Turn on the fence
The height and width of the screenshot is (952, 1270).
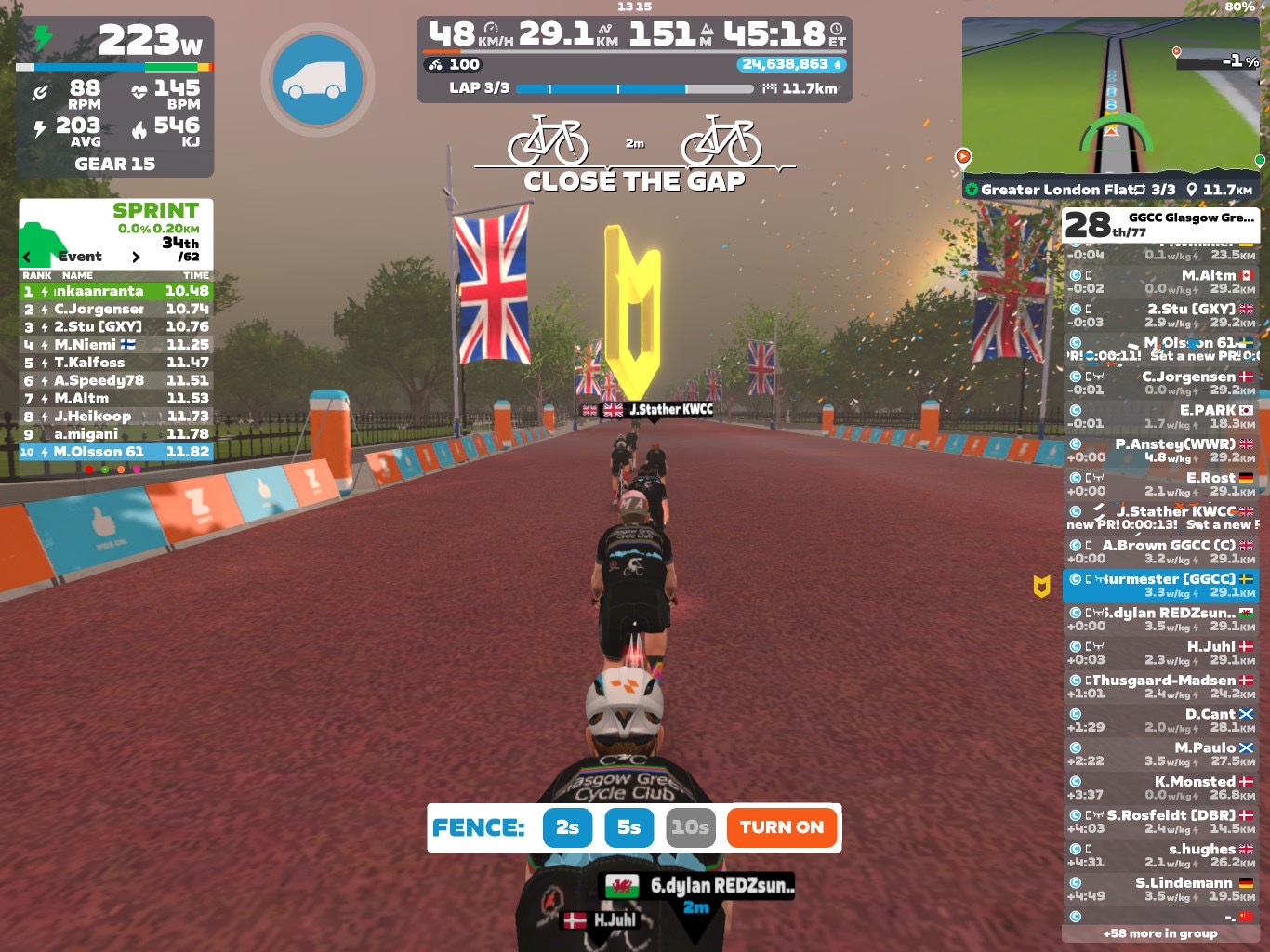click(x=781, y=827)
